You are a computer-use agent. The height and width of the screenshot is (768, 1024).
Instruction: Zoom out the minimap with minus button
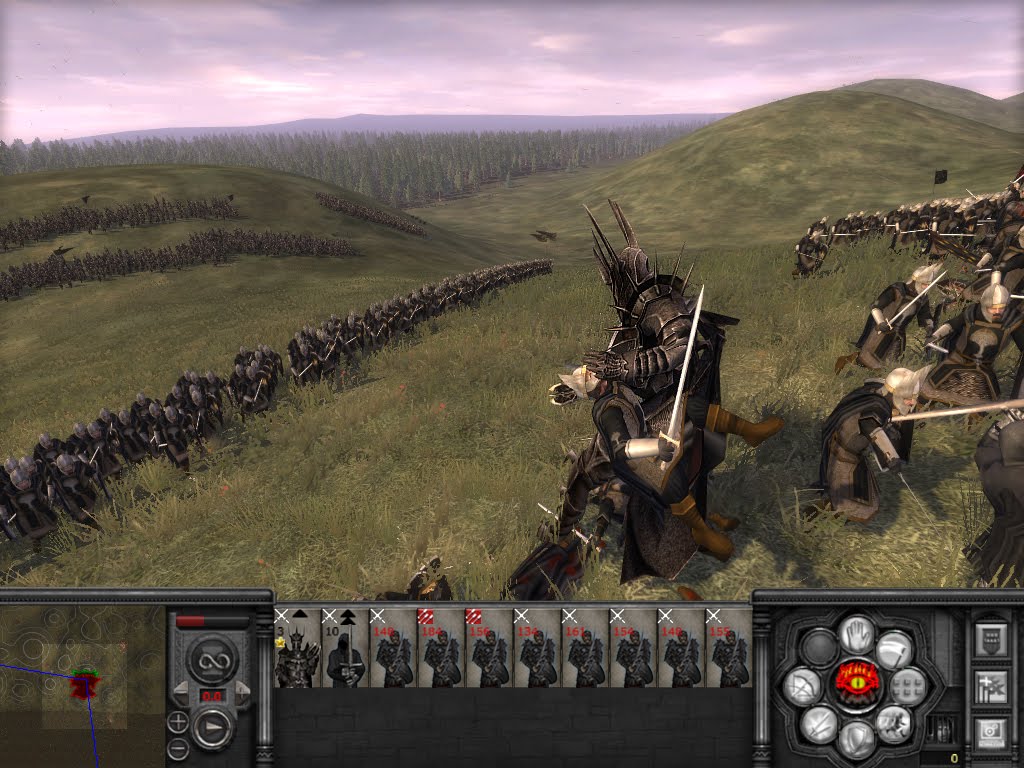[x=177, y=748]
